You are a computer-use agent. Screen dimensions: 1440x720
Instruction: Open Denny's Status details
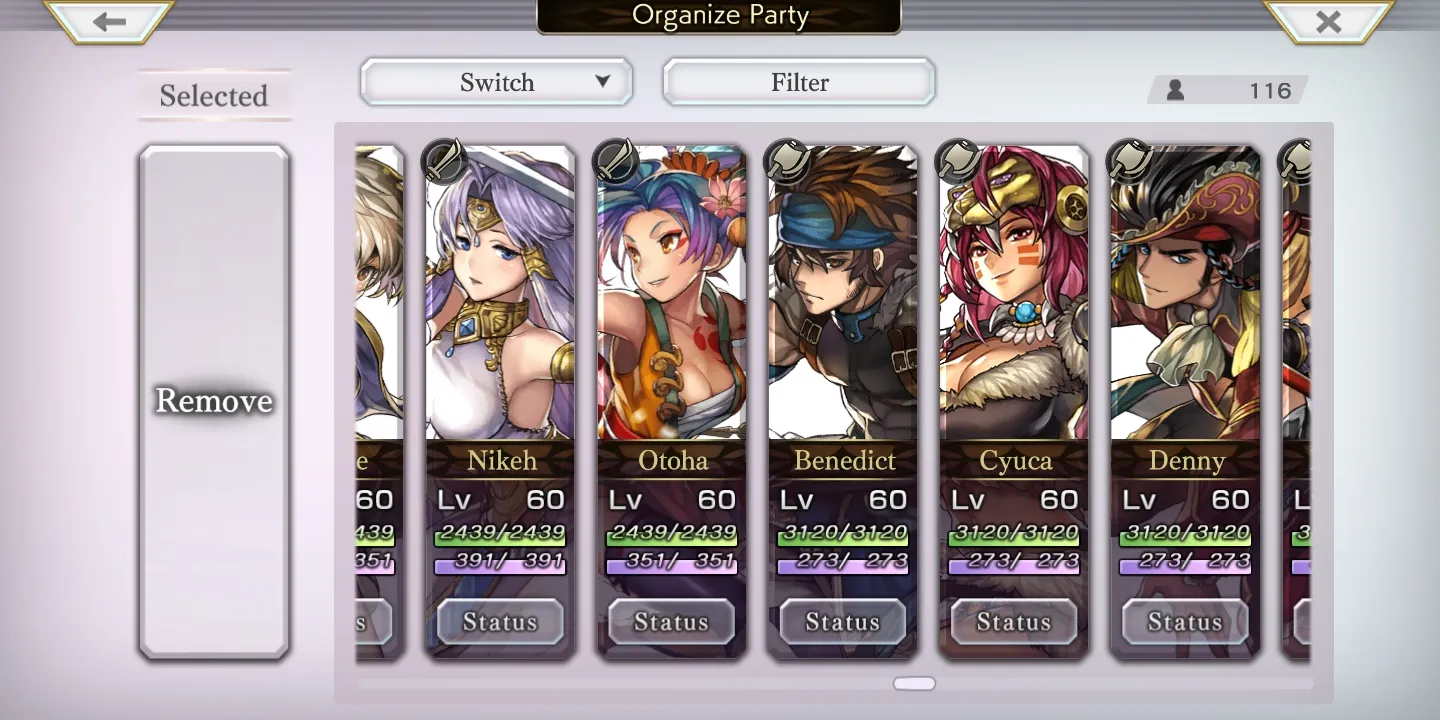coord(1185,622)
